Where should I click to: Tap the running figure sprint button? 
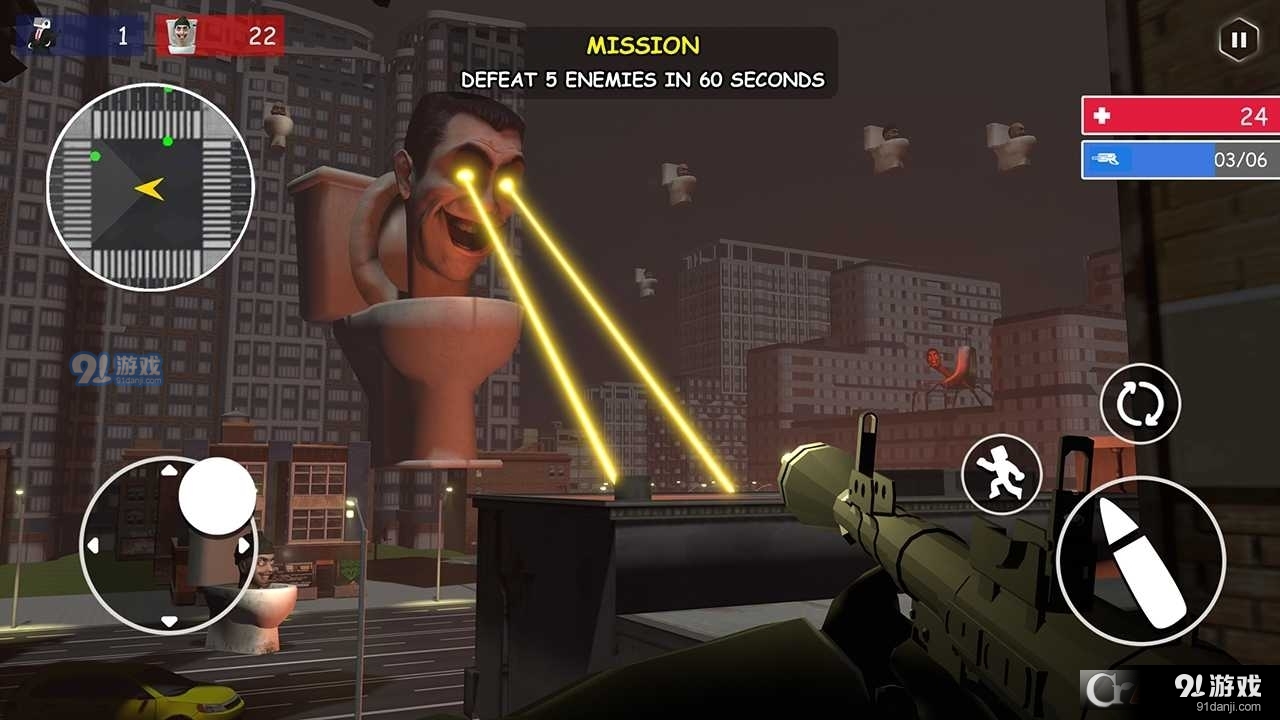pos(1002,474)
